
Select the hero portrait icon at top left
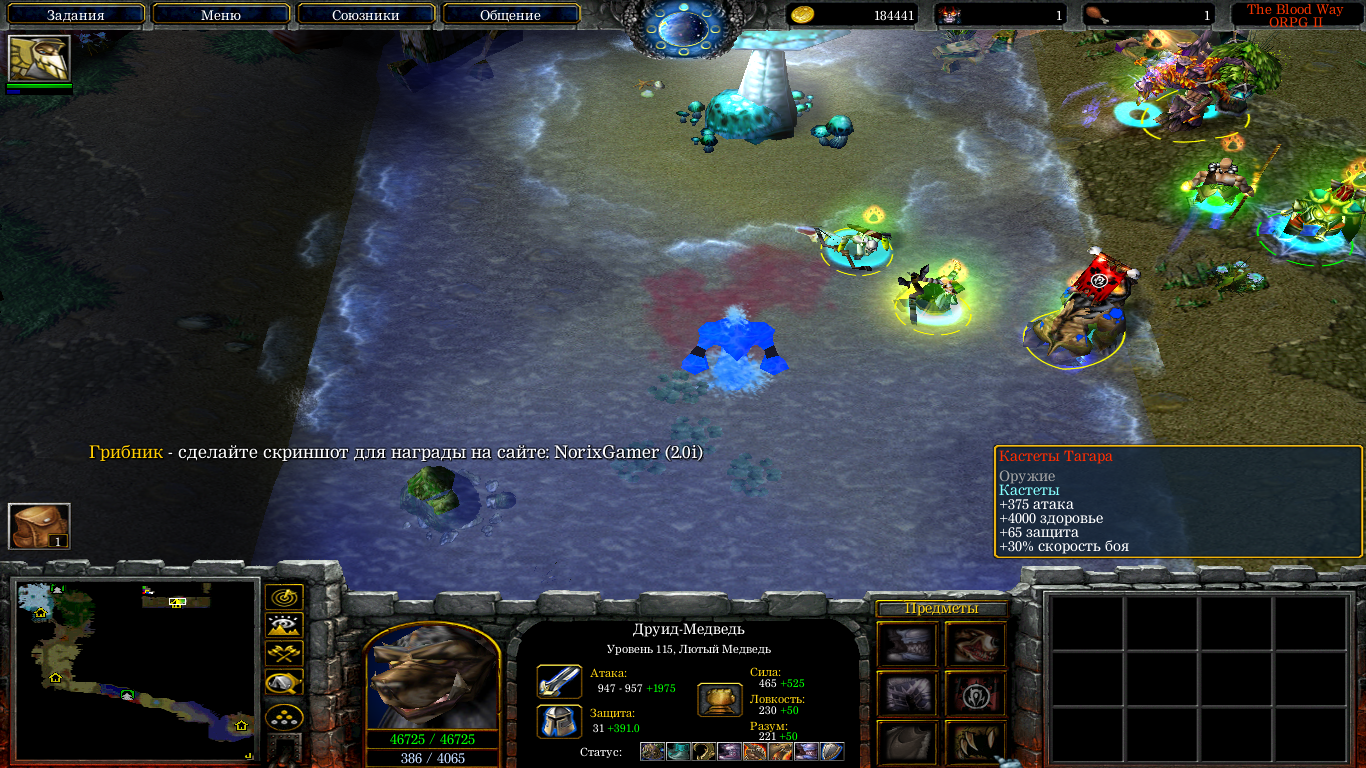39,59
